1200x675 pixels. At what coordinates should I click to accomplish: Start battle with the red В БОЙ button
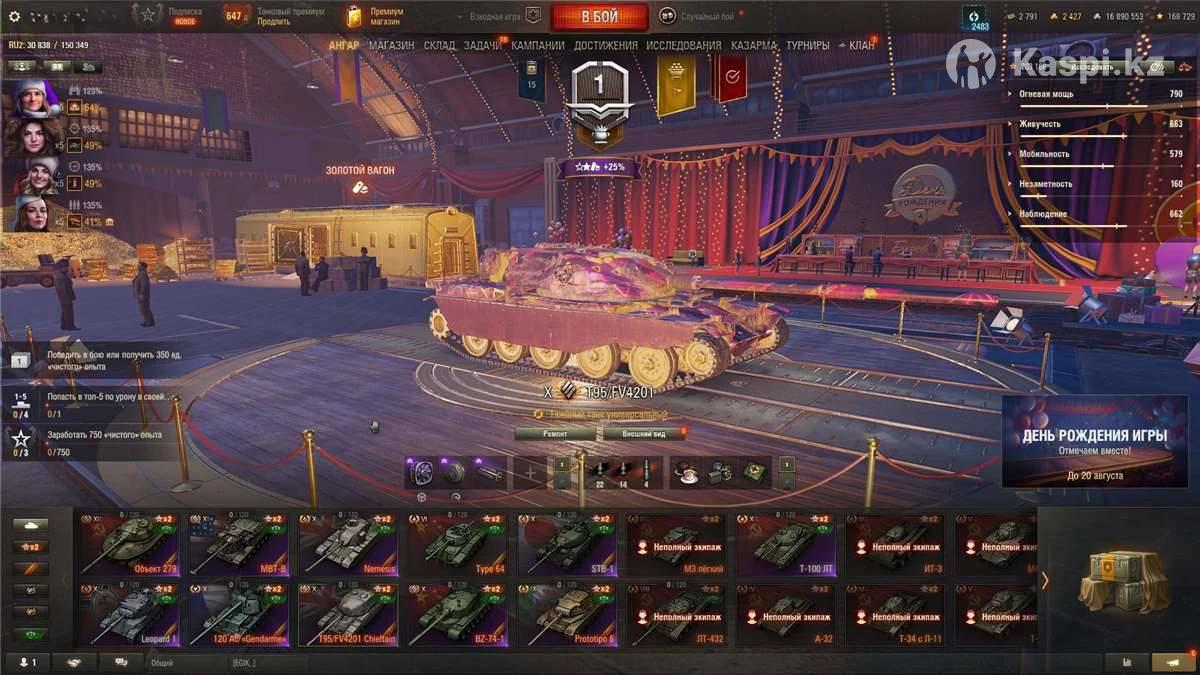coord(599,17)
